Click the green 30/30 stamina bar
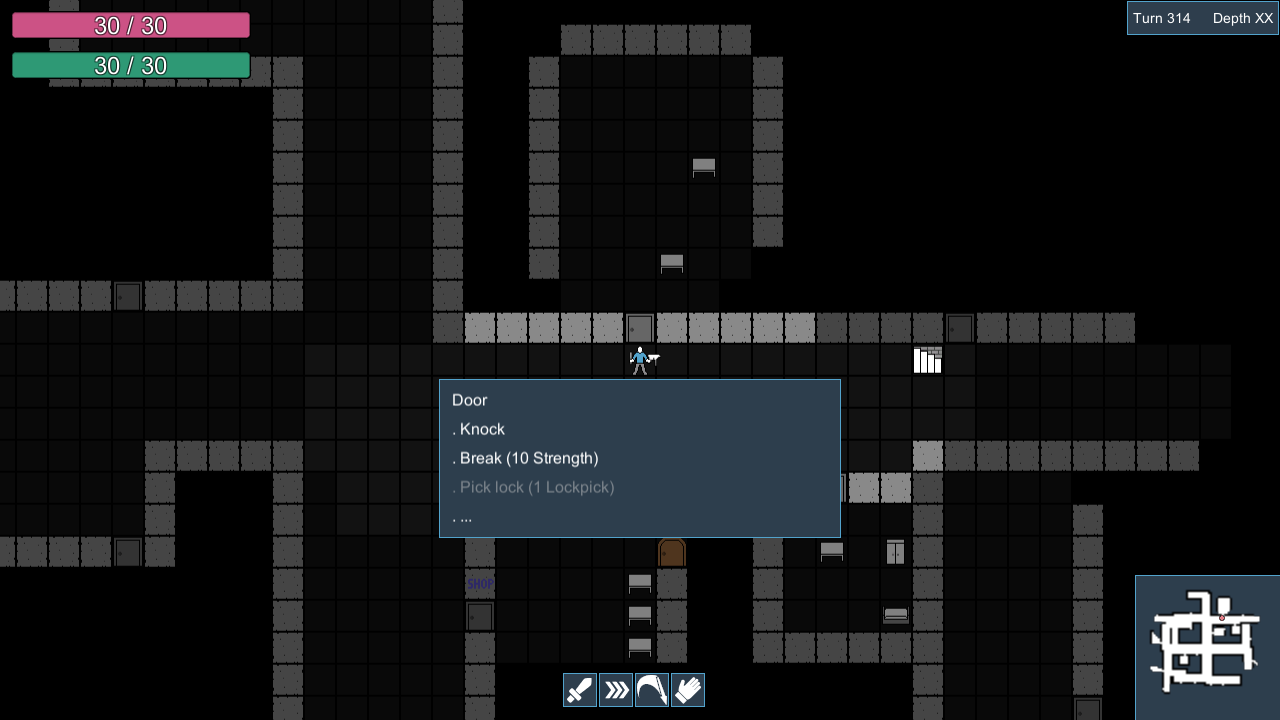Image resolution: width=1280 pixels, height=720 pixels. coord(130,65)
